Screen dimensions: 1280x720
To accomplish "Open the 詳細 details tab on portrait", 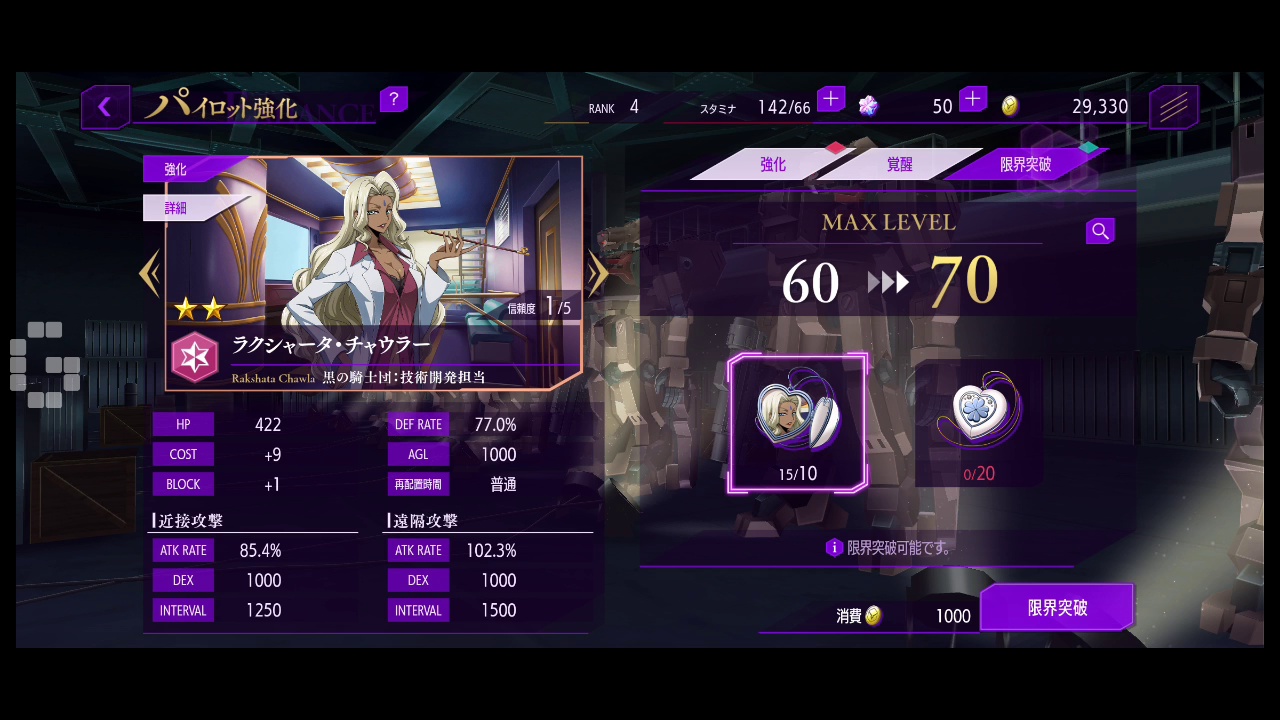I will pyautogui.click(x=176, y=208).
